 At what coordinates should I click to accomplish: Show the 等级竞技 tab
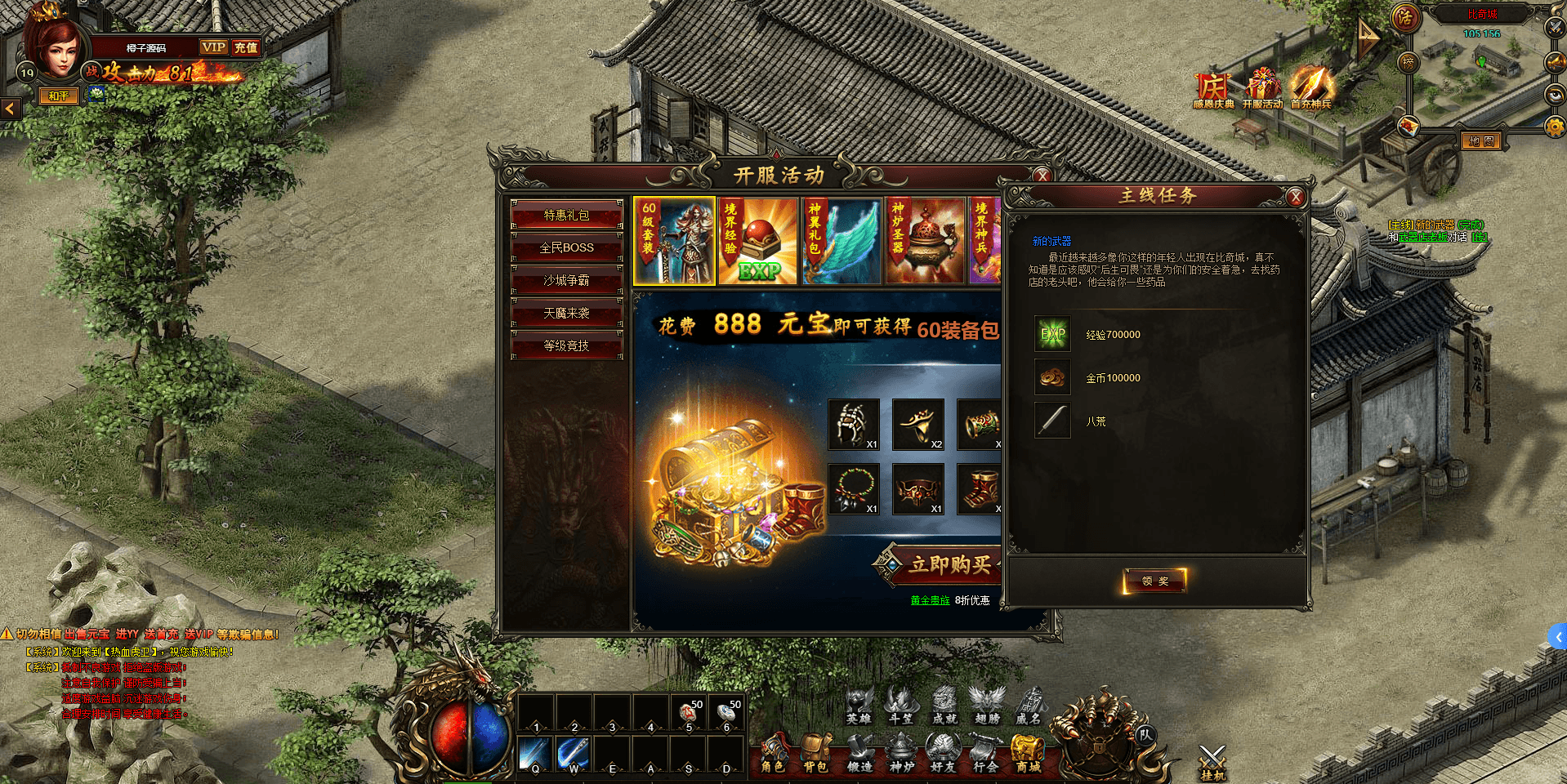pyautogui.click(x=566, y=345)
